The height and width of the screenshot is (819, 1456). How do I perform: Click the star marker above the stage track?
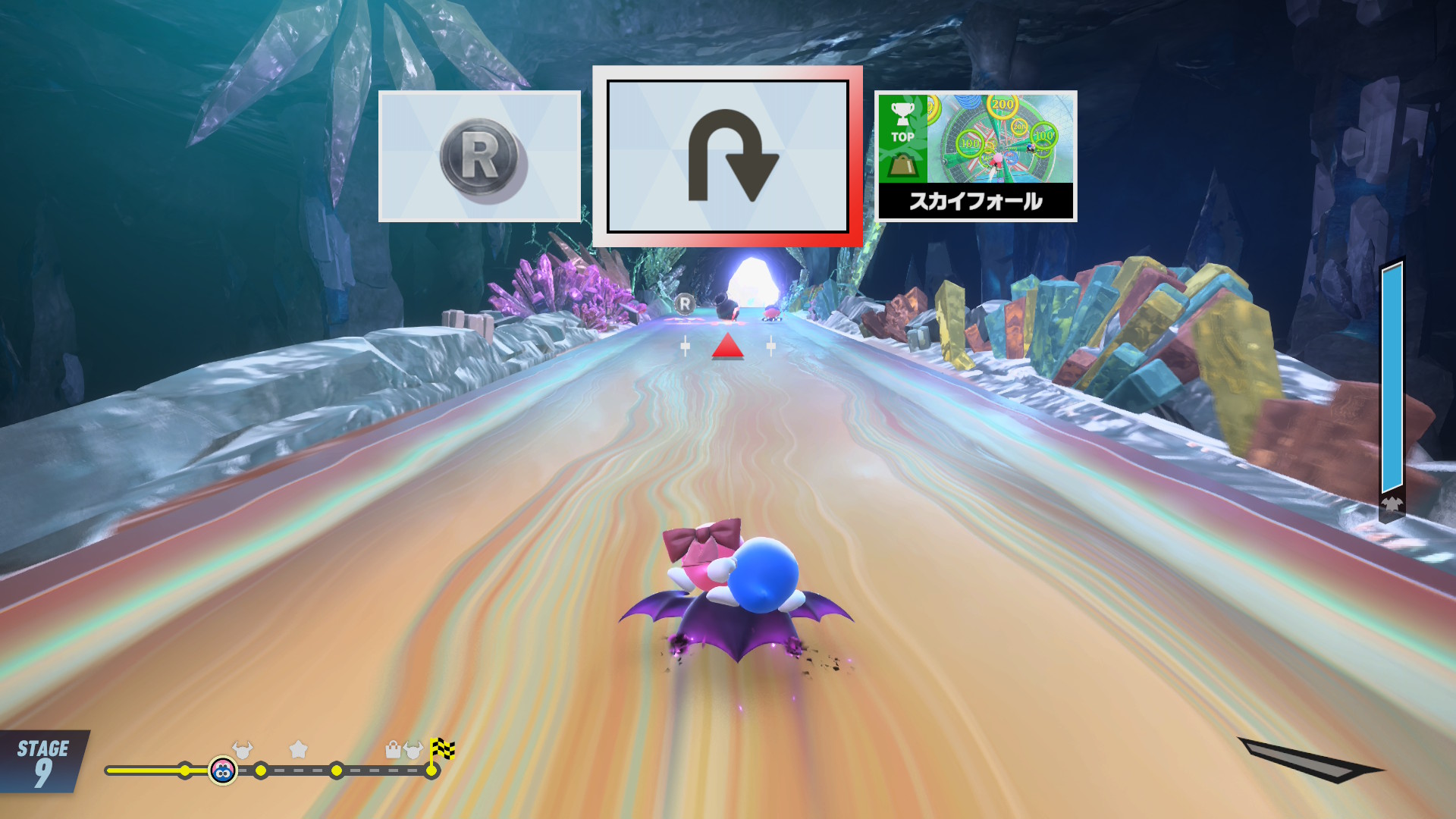299,749
